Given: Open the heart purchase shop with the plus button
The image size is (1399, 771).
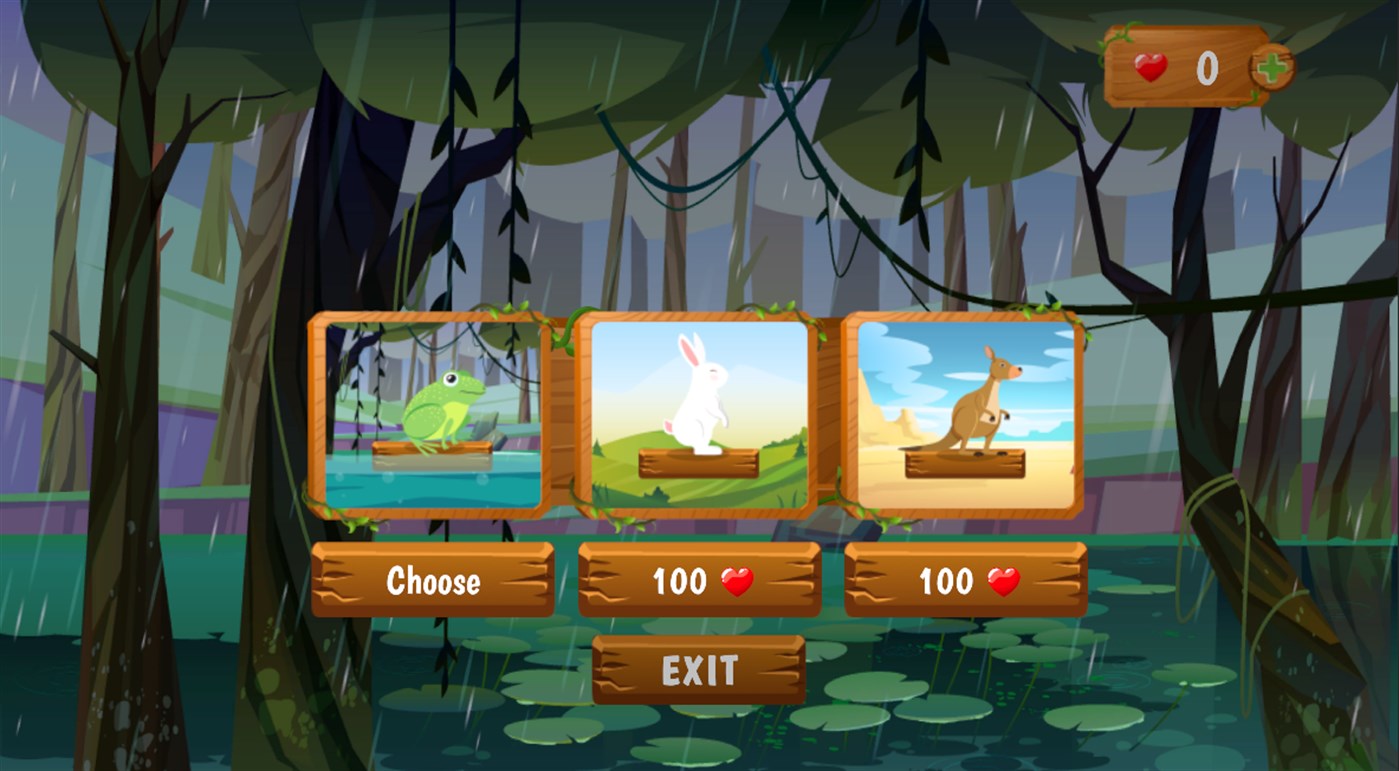Looking at the screenshot, I should click(1269, 66).
